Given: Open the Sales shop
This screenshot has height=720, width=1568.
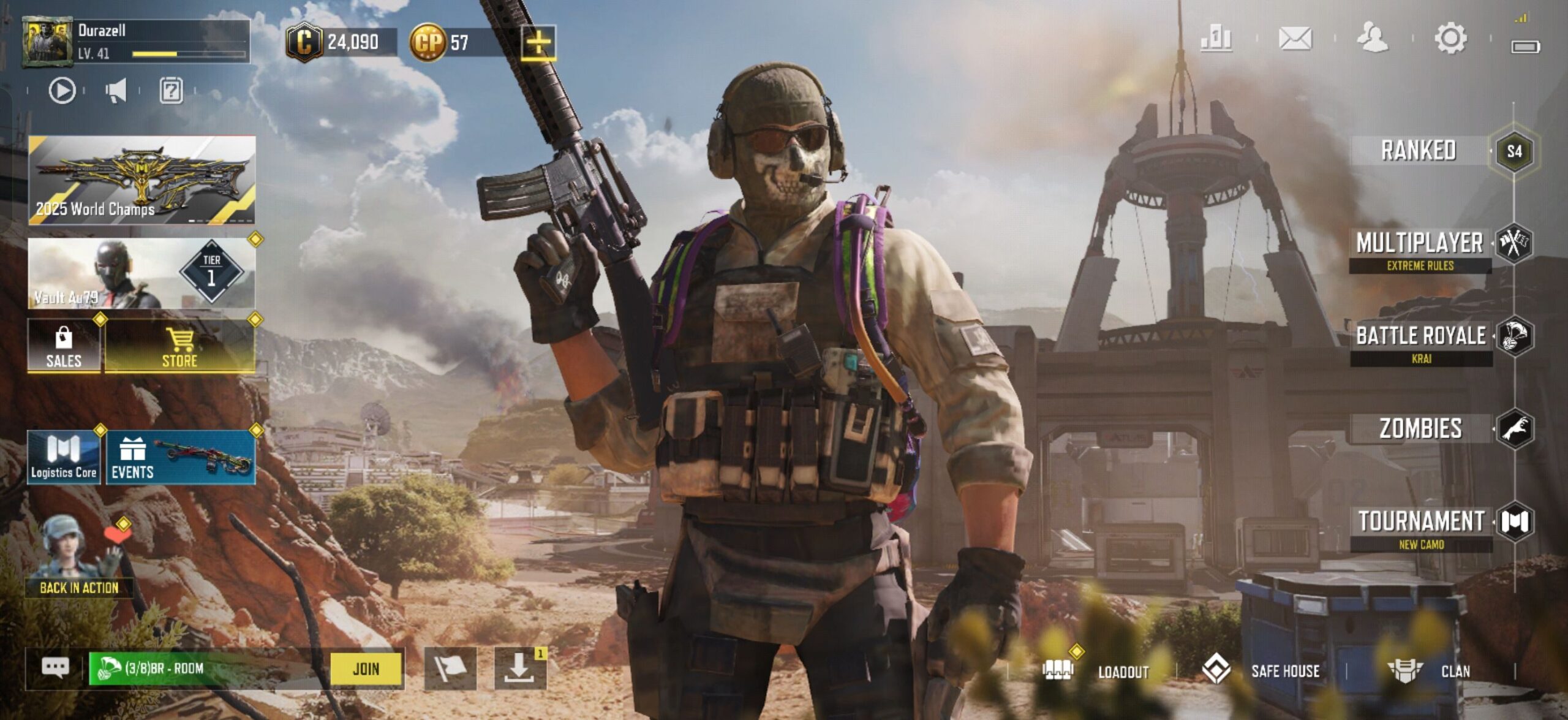Looking at the screenshot, I should click(x=64, y=347).
